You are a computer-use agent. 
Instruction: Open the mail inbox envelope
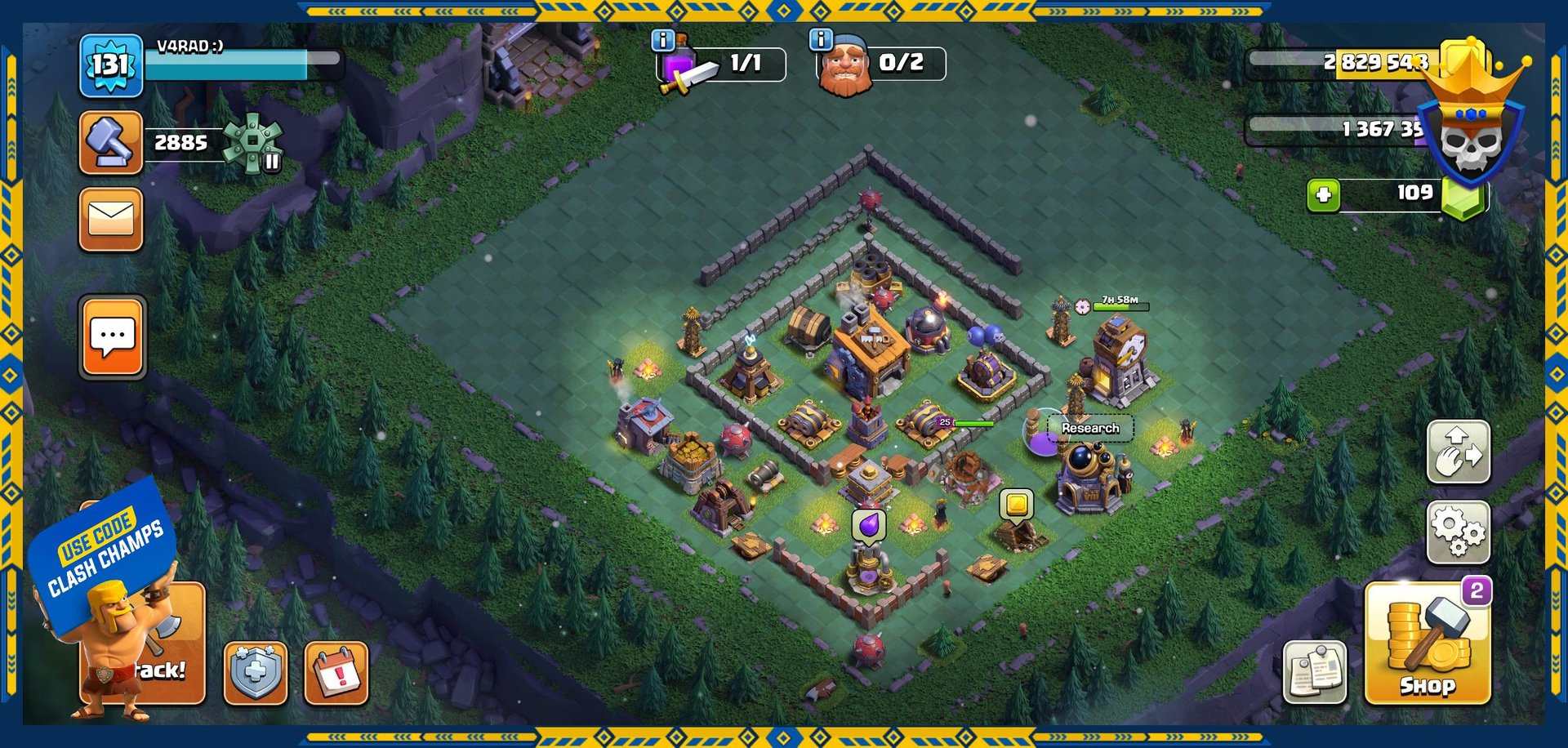[111, 220]
